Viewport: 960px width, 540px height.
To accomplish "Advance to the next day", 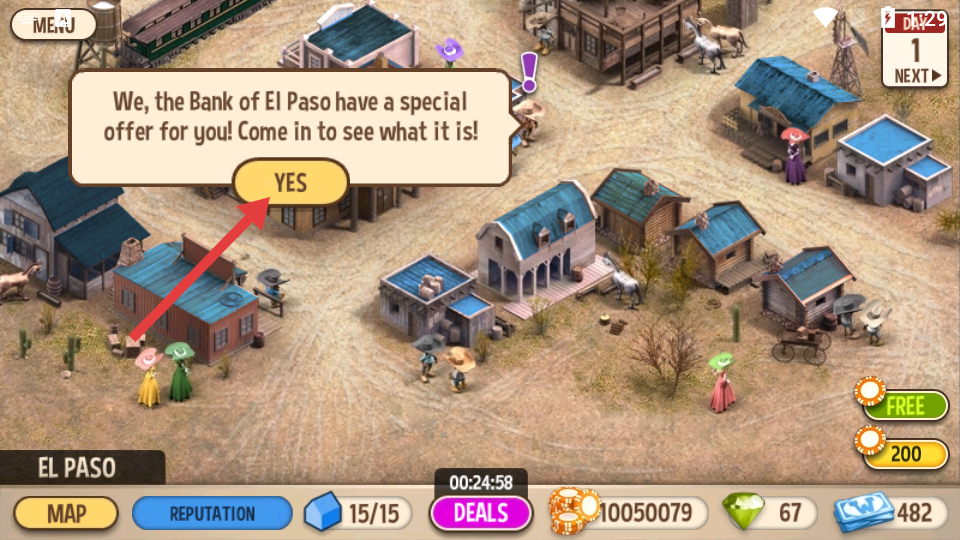I will [915, 75].
